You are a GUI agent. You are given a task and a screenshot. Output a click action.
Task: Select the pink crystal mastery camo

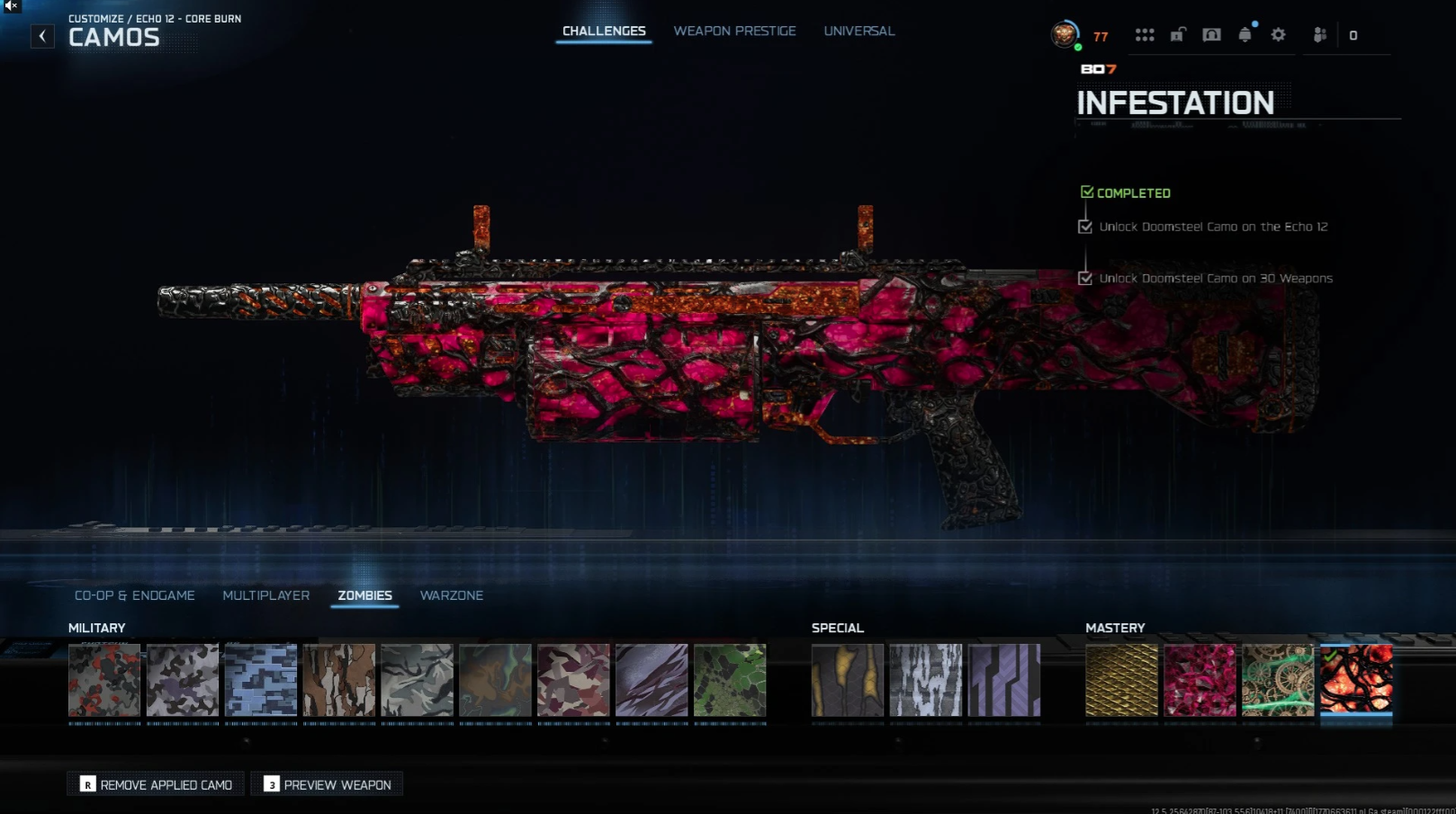1200,680
